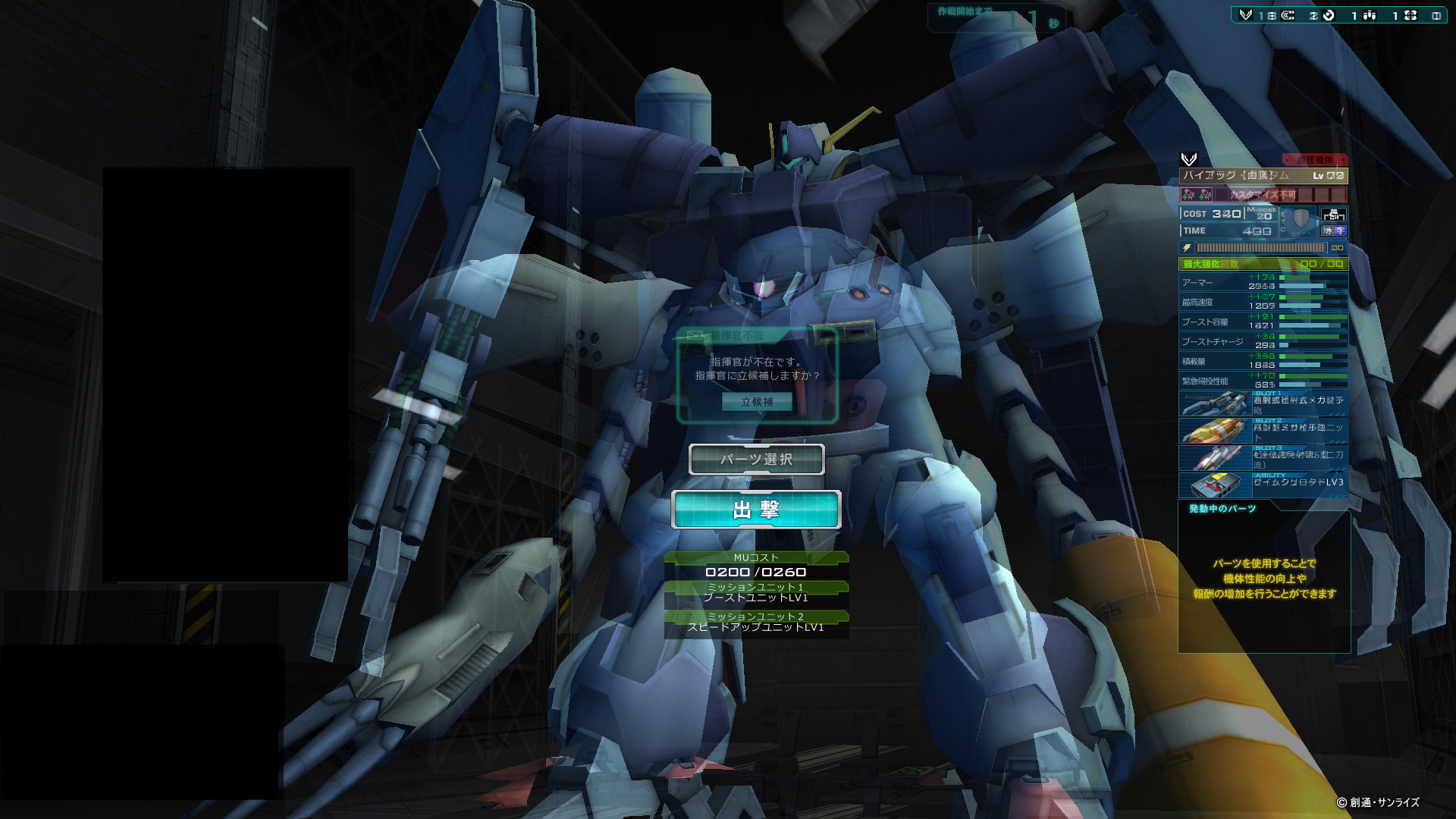Click the shield icon in stats panel
Image resolution: width=1456 pixels, height=819 pixels.
pos(1301,220)
